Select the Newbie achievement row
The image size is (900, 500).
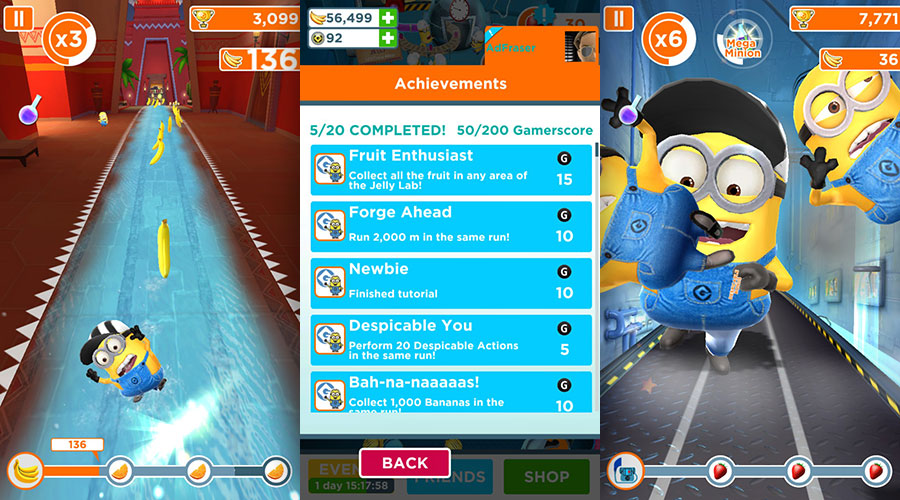click(451, 281)
